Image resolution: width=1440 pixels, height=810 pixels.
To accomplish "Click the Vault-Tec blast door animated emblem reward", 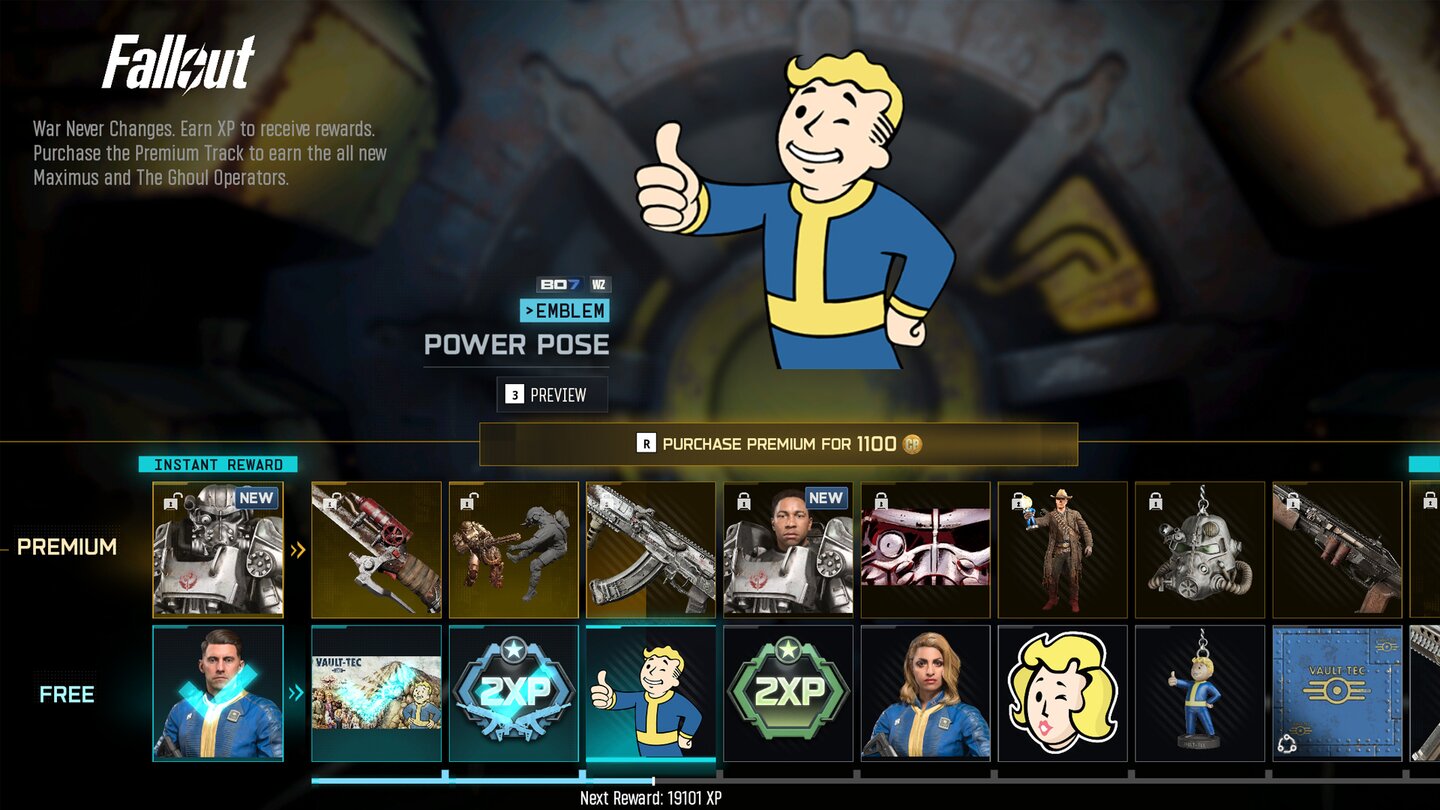I will [1335, 693].
